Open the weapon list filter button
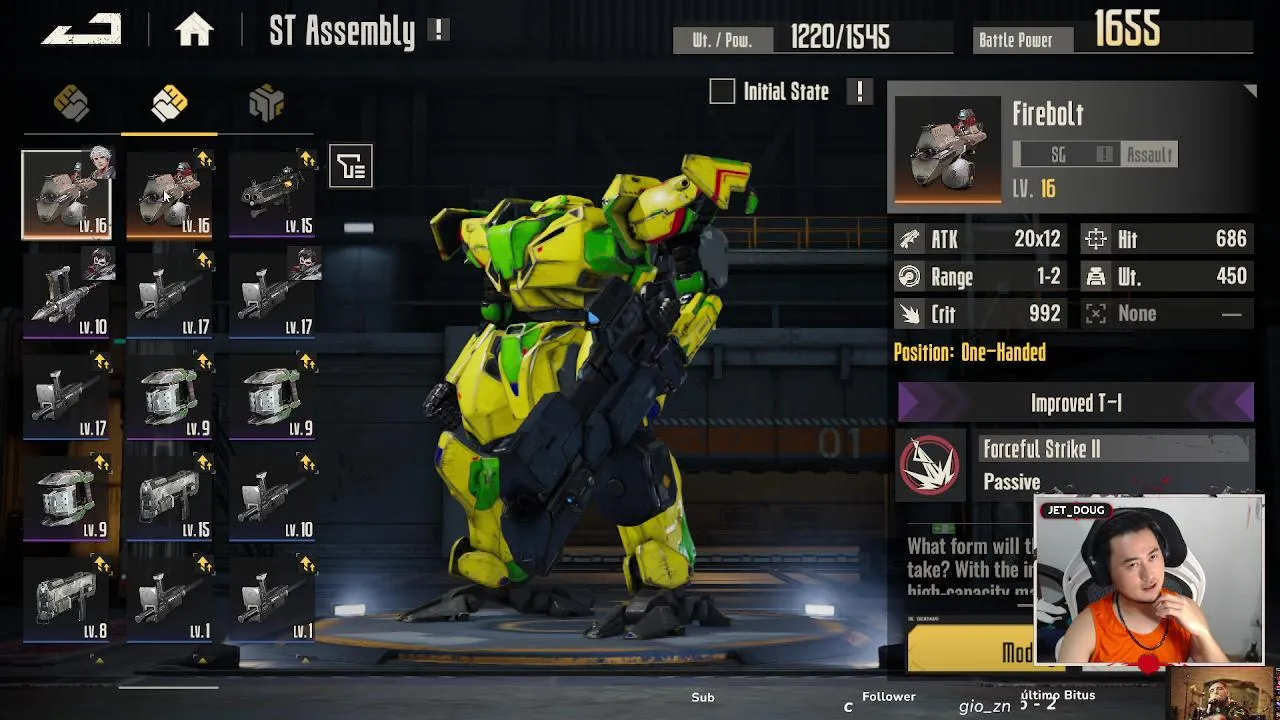This screenshot has height=720, width=1280. pos(351,166)
